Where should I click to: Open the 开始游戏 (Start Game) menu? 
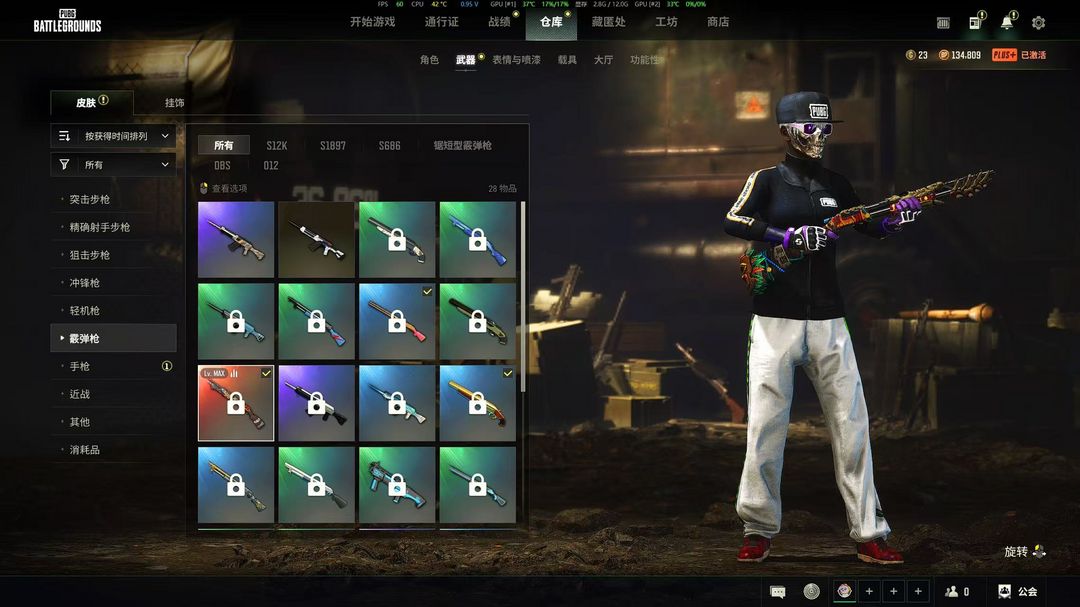click(372, 22)
